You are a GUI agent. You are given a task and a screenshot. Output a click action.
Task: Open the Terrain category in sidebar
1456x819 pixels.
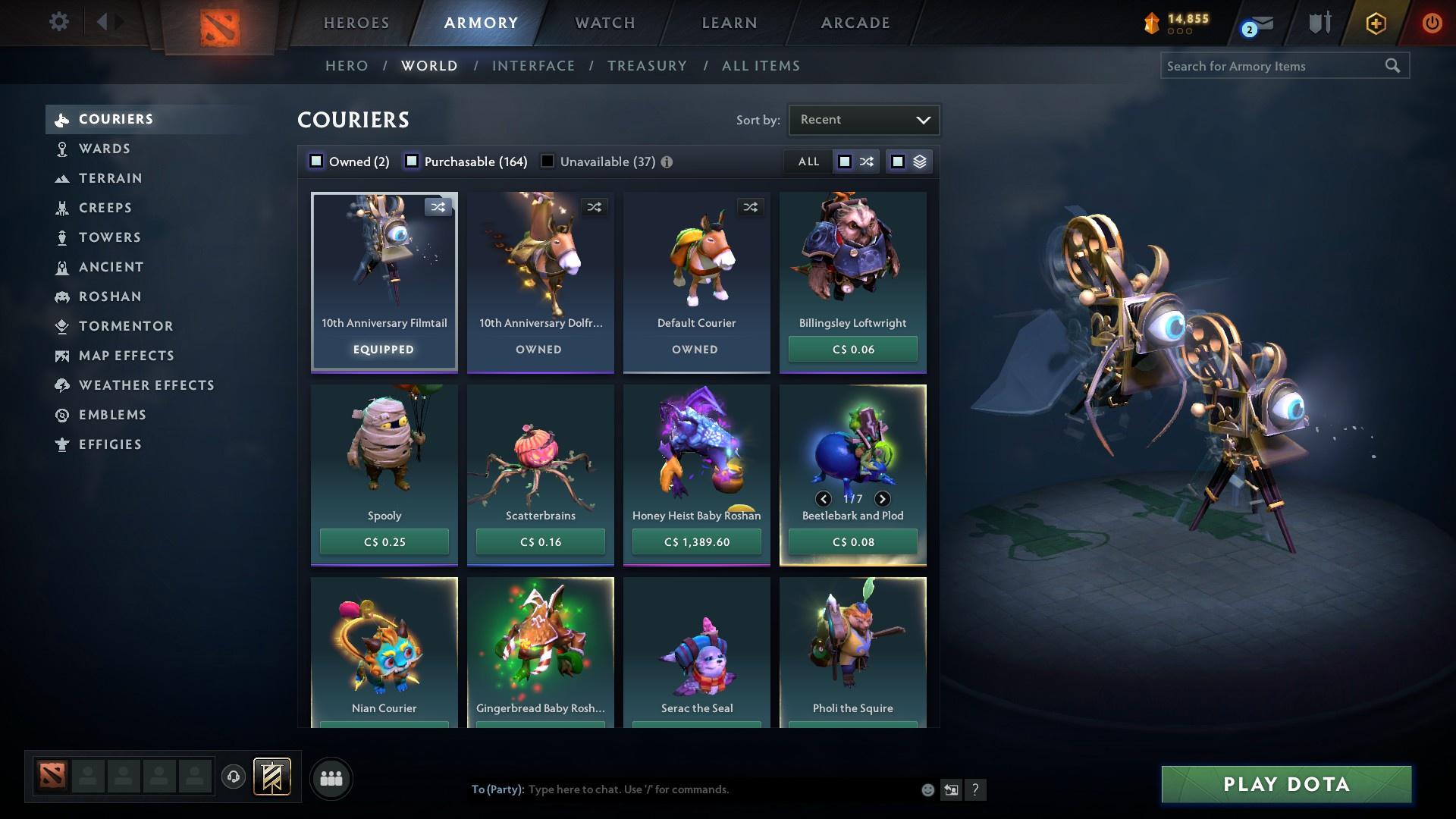64,178
